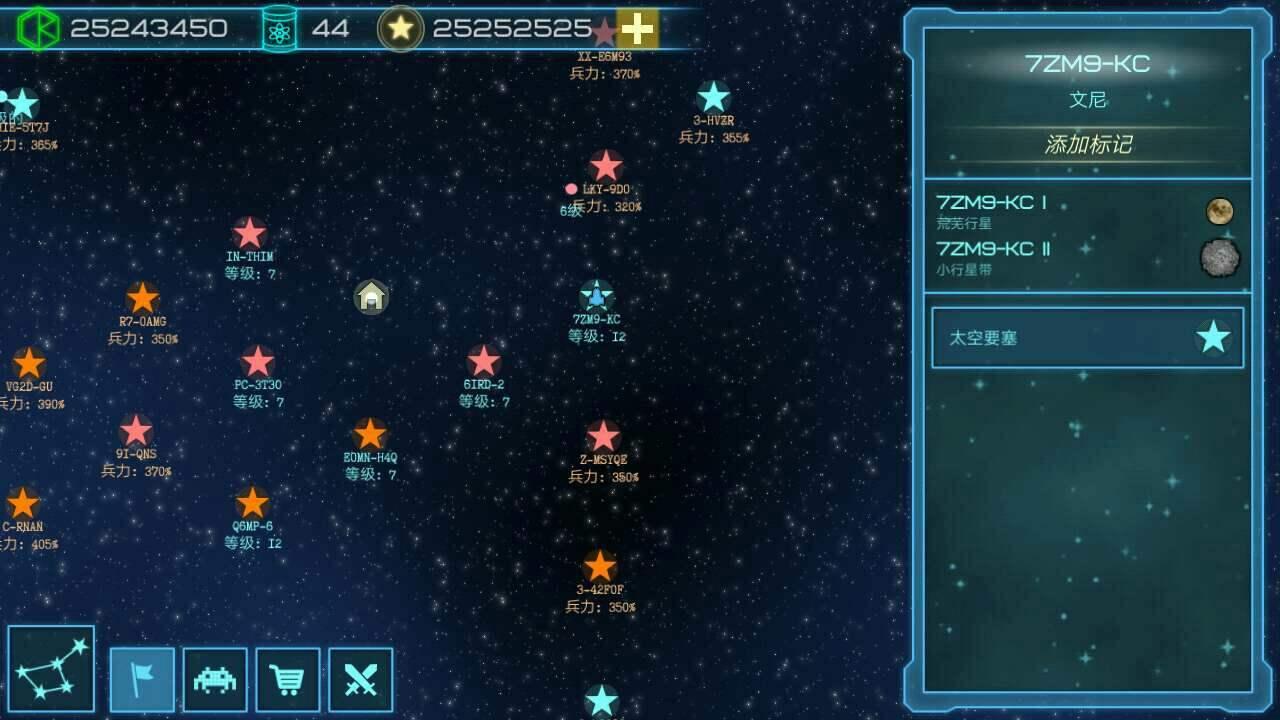Choose 添加标记 to add a marker

click(x=1087, y=145)
